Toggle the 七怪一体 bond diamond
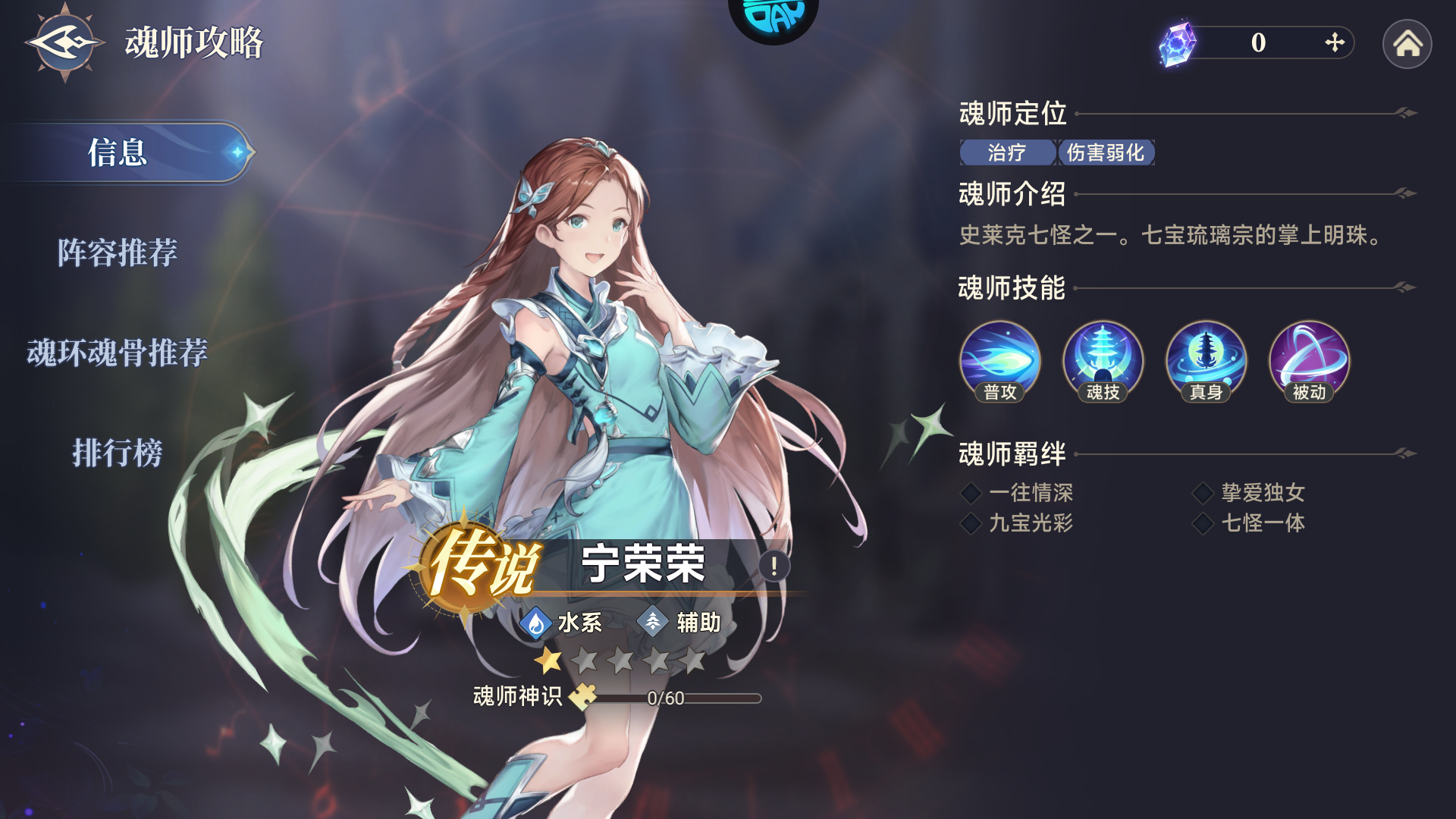Screen dimensions: 1456x819 coord(1204,523)
